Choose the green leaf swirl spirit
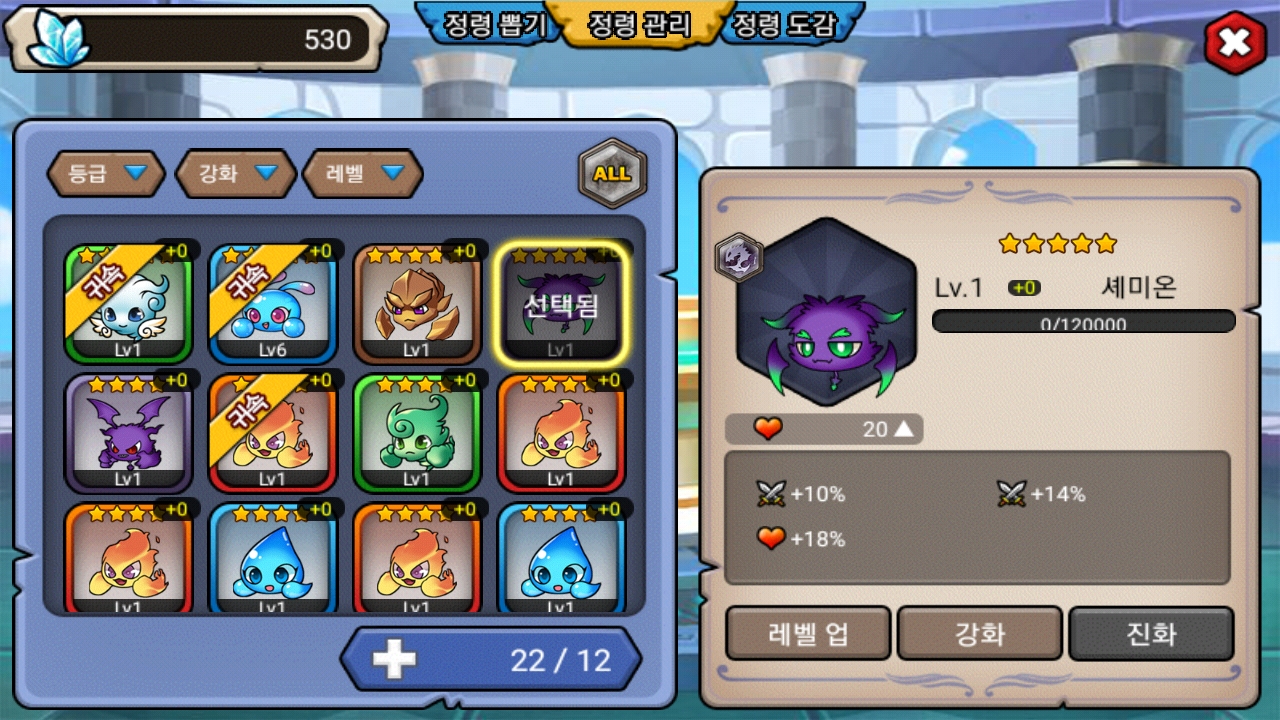 [x=417, y=434]
